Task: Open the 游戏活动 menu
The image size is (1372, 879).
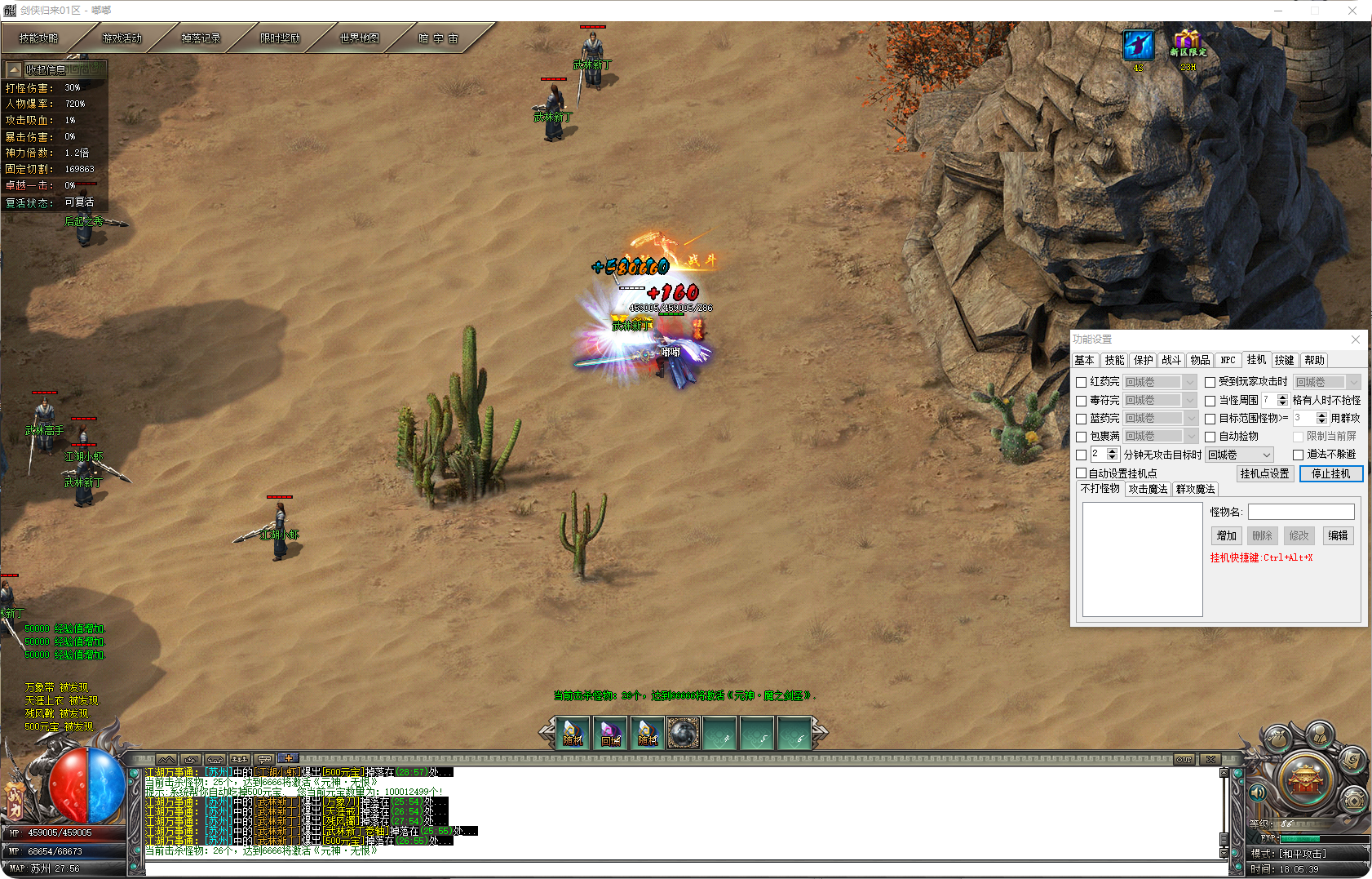Action: (x=122, y=38)
